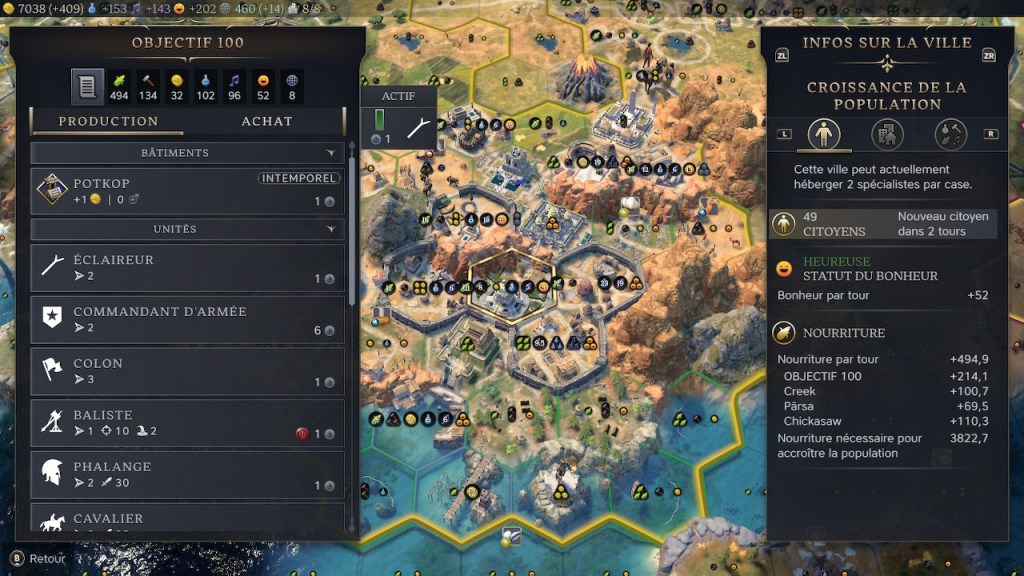Click the Retour back button
The image size is (1024, 576).
[38, 559]
